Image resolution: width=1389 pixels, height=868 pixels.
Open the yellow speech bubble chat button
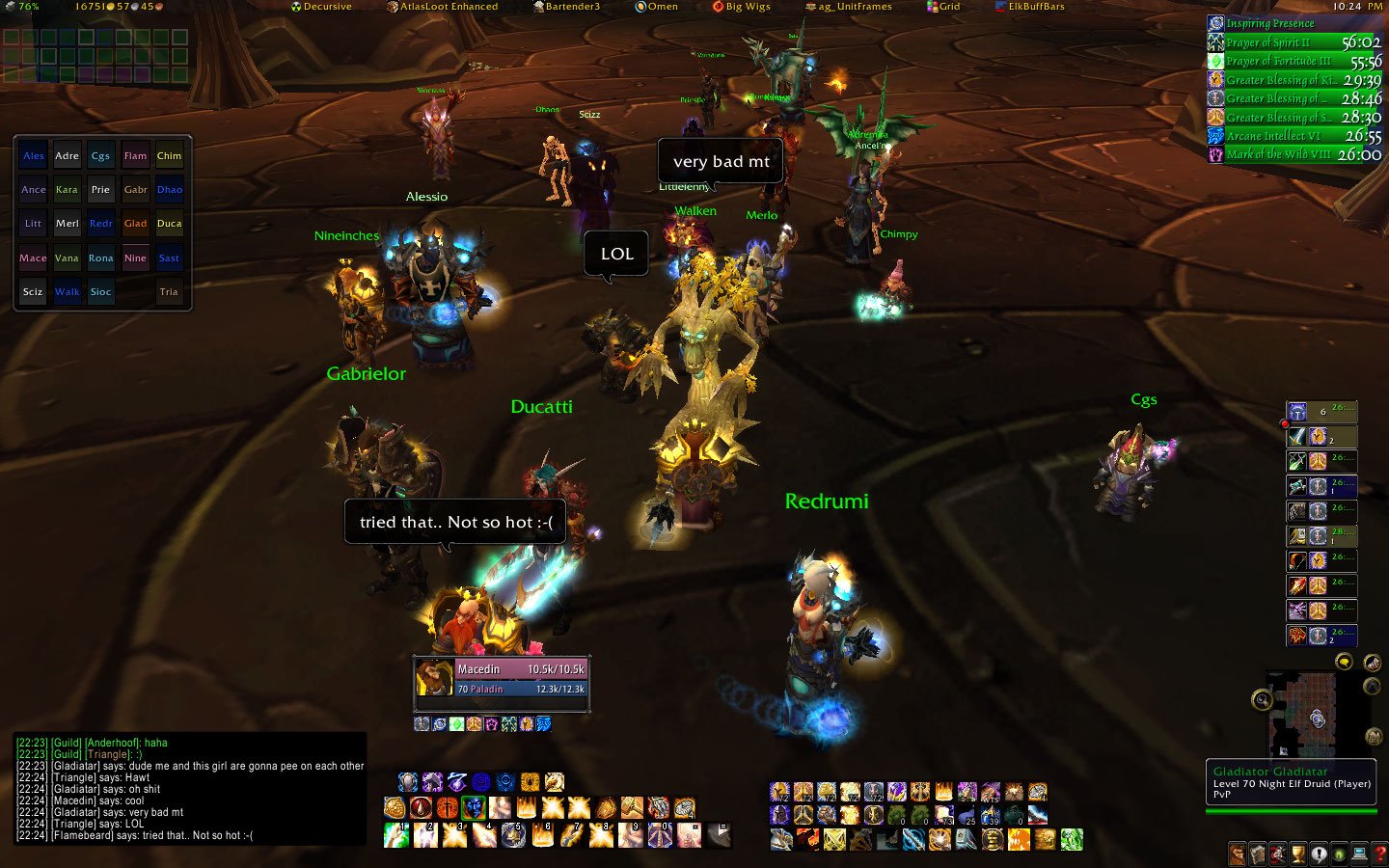coord(1344,661)
